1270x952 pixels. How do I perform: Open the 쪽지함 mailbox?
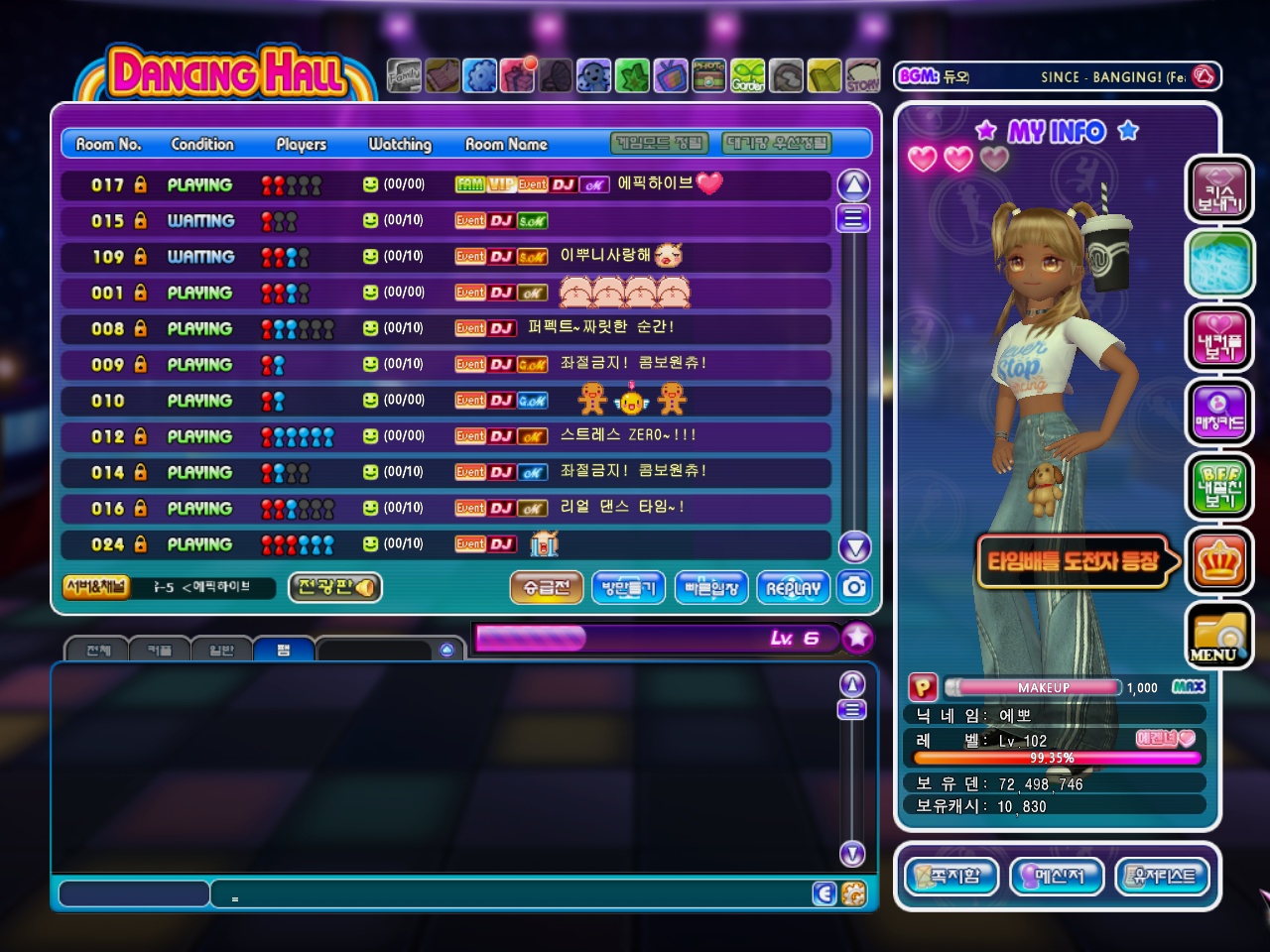(951, 877)
